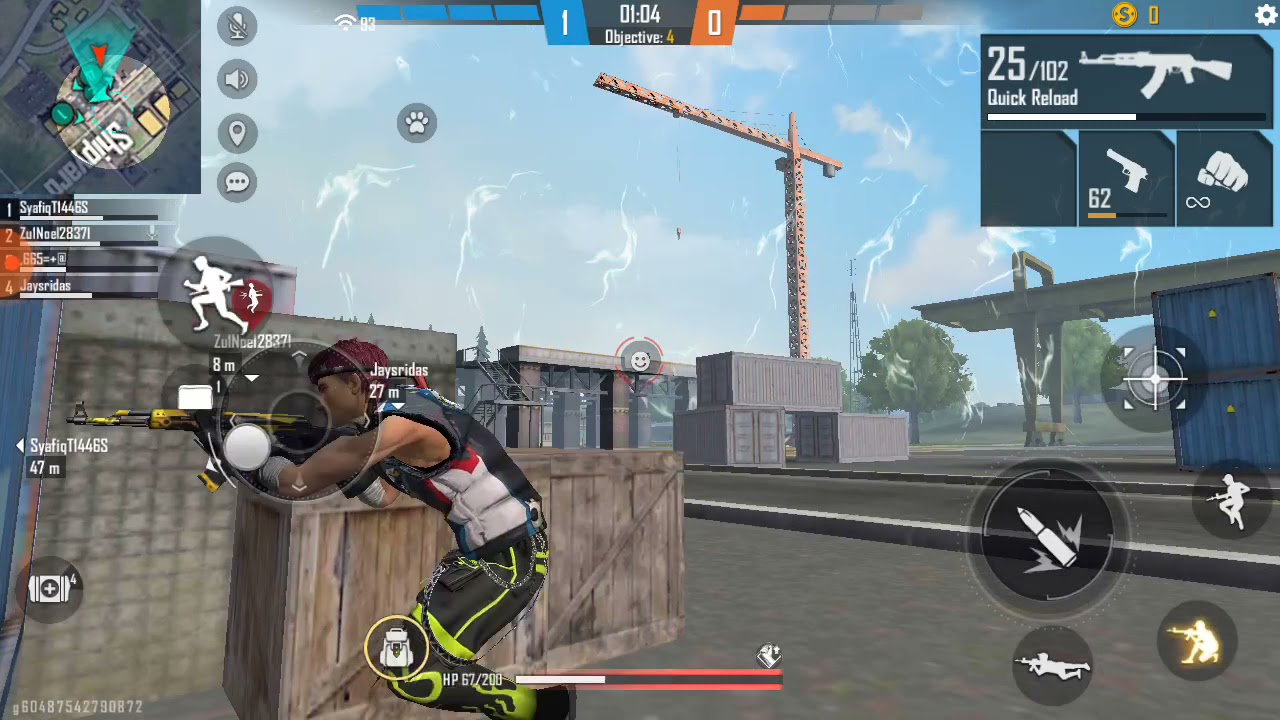
Task: Open the settings gear icon
Action: [1265, 15]
